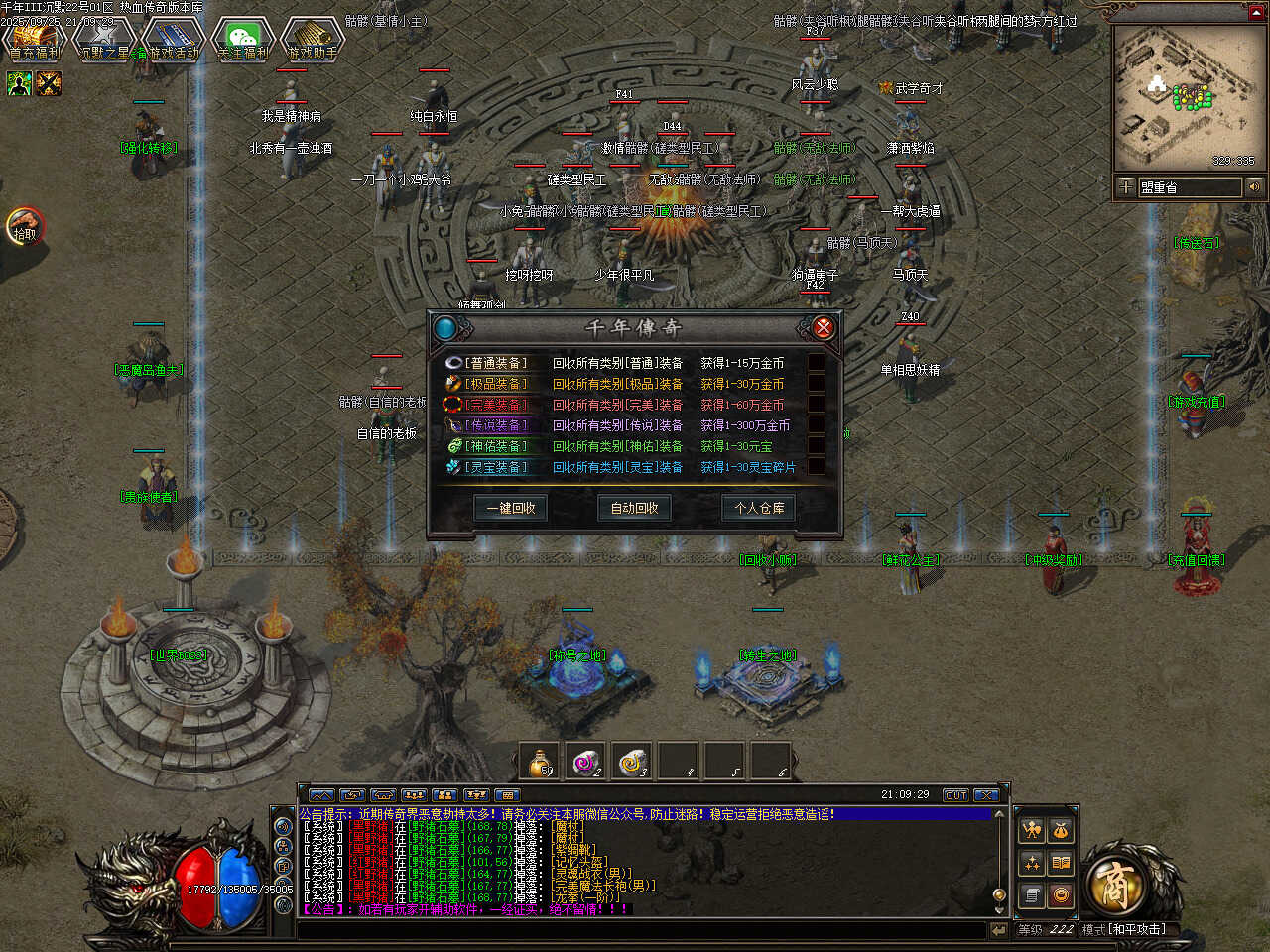
Task: Use the potion bottle in the hotbar
Action: click(x=542, y=761)
